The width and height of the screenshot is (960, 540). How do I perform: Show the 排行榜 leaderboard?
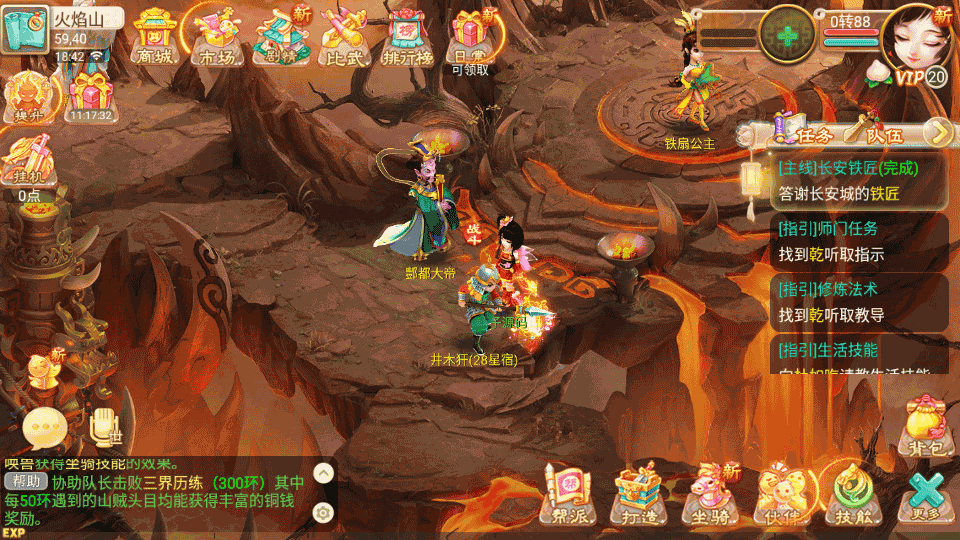(x=408, y=36)
